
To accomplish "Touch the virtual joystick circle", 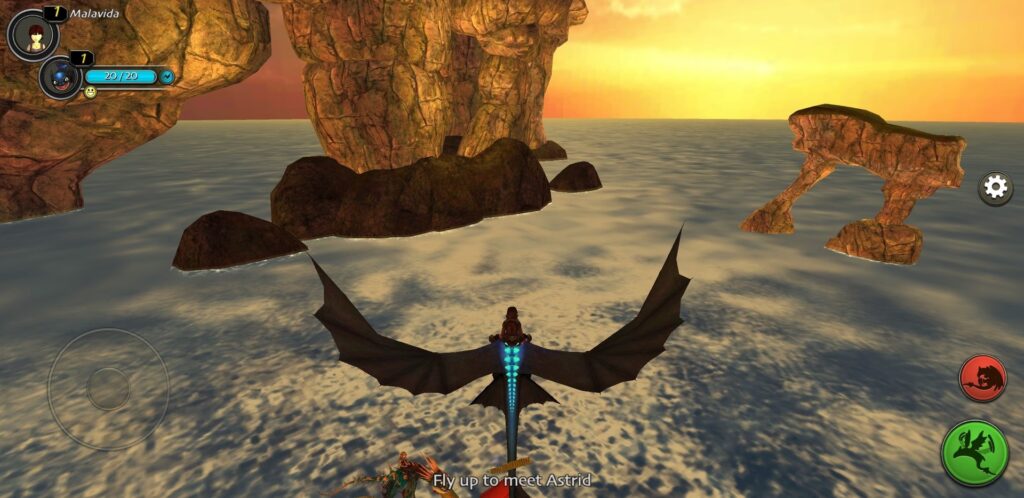I will coord(108,388).
